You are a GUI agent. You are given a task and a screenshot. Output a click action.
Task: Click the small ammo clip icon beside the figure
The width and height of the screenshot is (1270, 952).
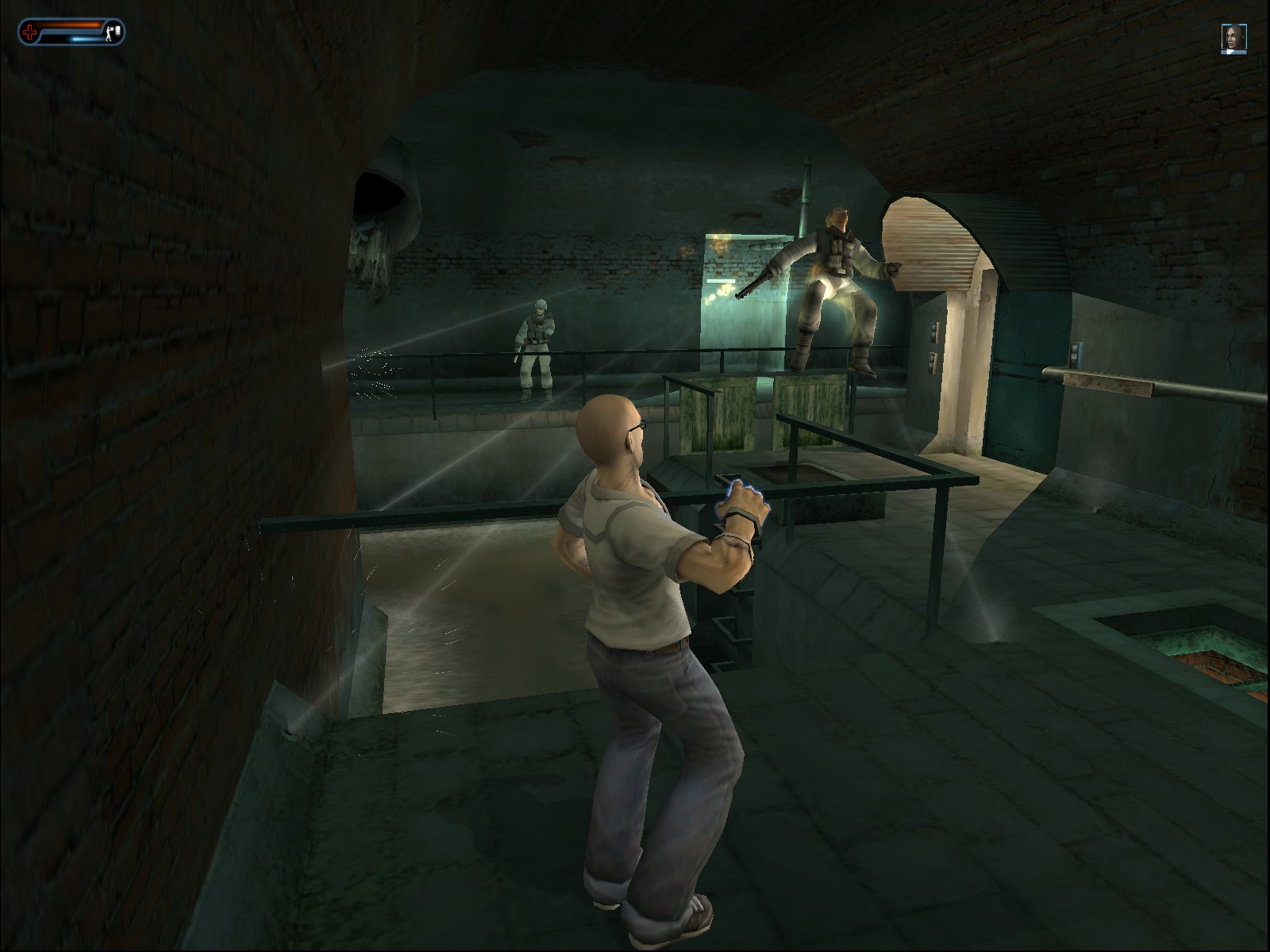[x=117, y=30]
